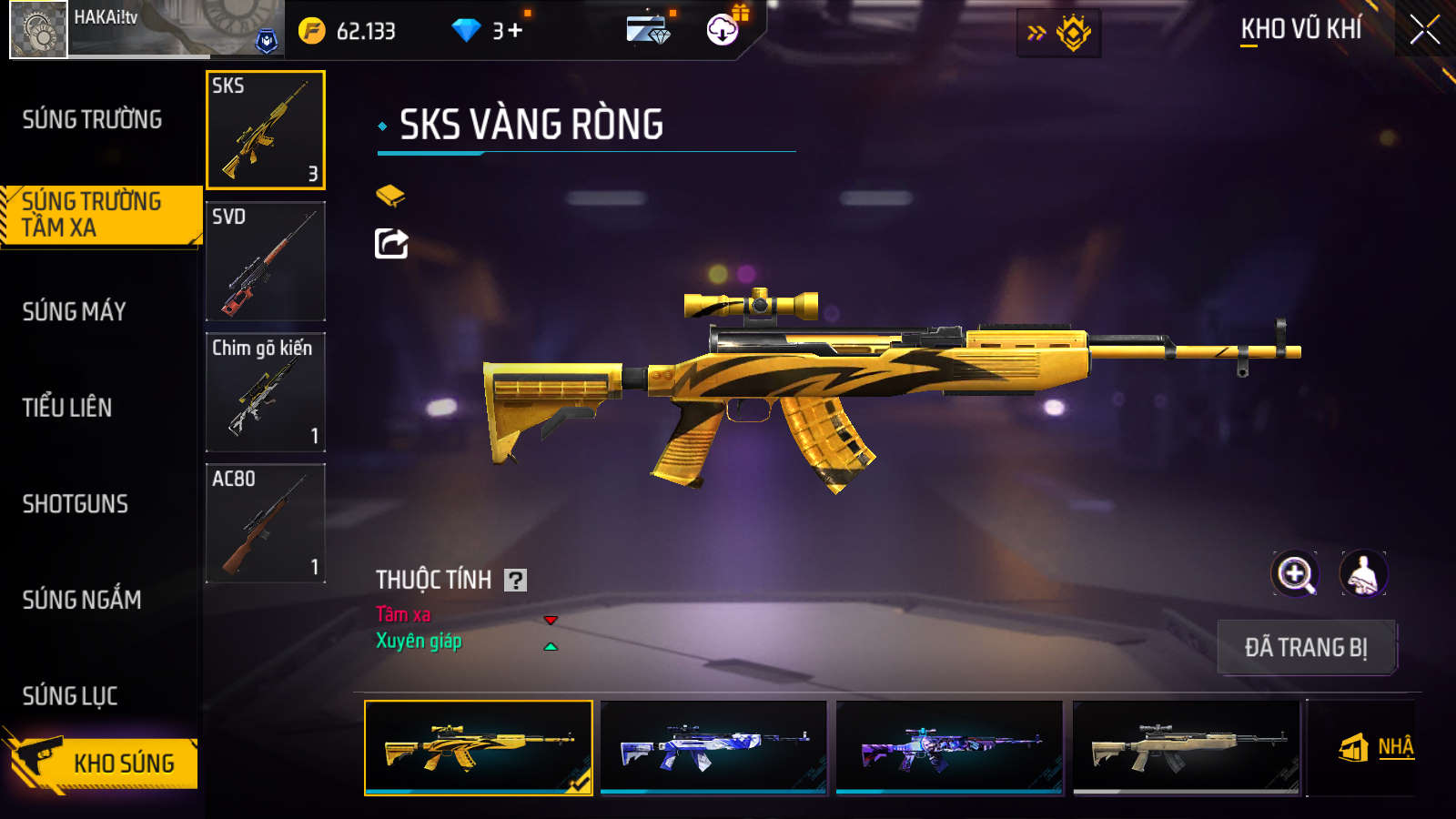Open the SÚNG MÁY category
Viewport: 1456px width, 819px height.
(75, 311)
